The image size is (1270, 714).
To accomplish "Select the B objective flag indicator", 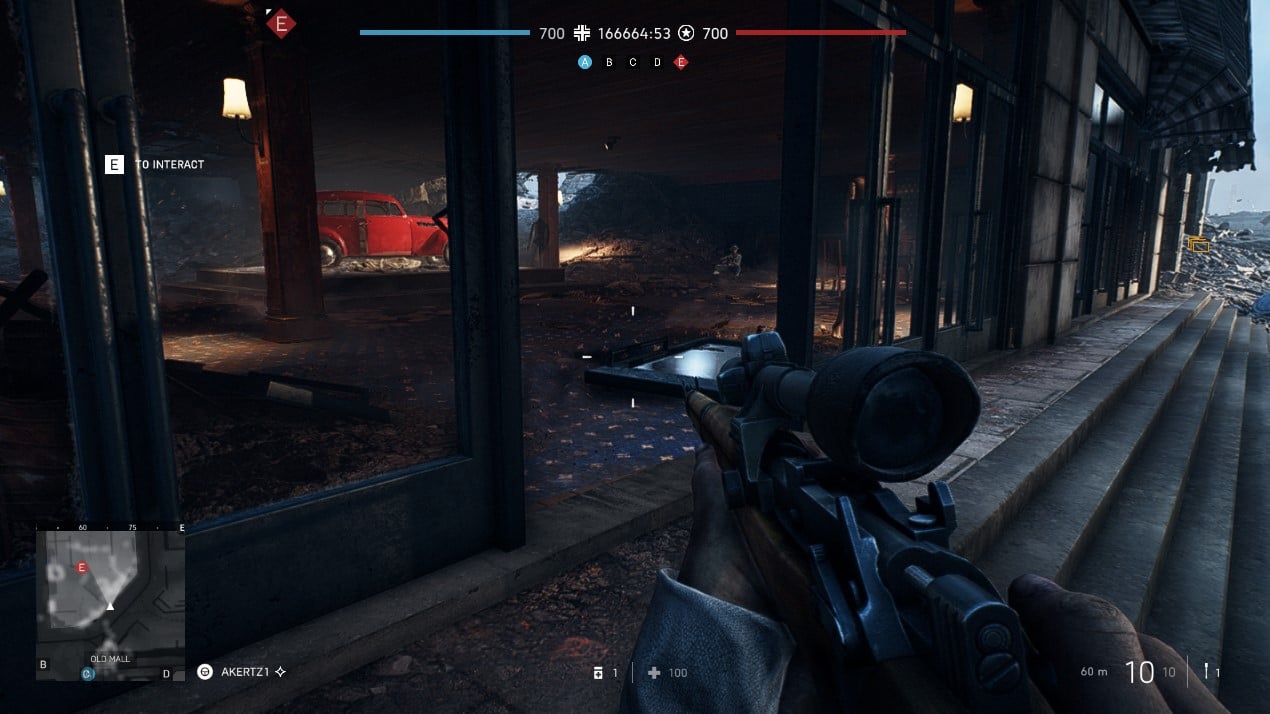I will click(609, 62).
